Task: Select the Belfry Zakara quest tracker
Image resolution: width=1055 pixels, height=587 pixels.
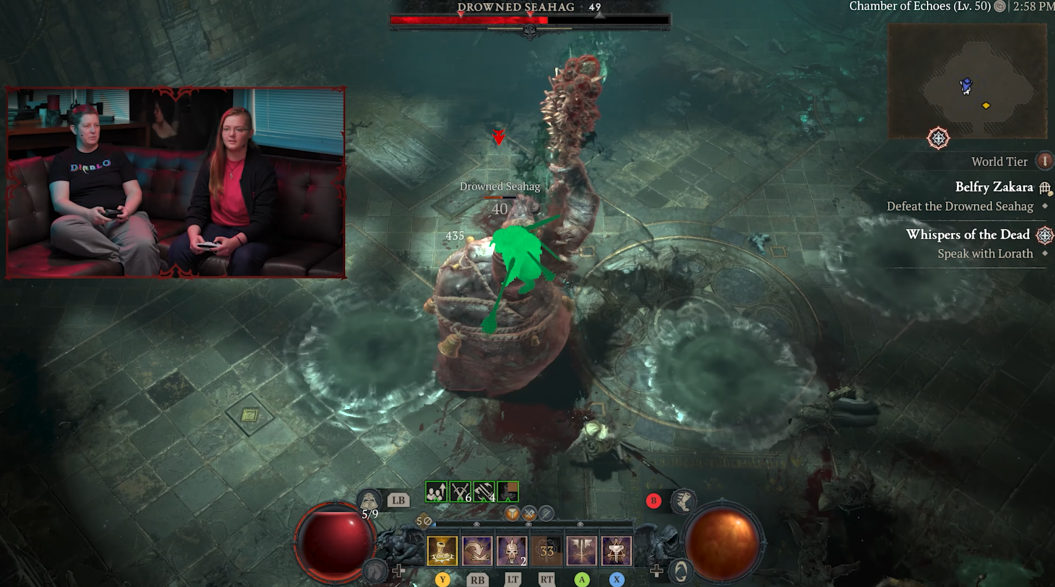Action: tap(993, 187)
